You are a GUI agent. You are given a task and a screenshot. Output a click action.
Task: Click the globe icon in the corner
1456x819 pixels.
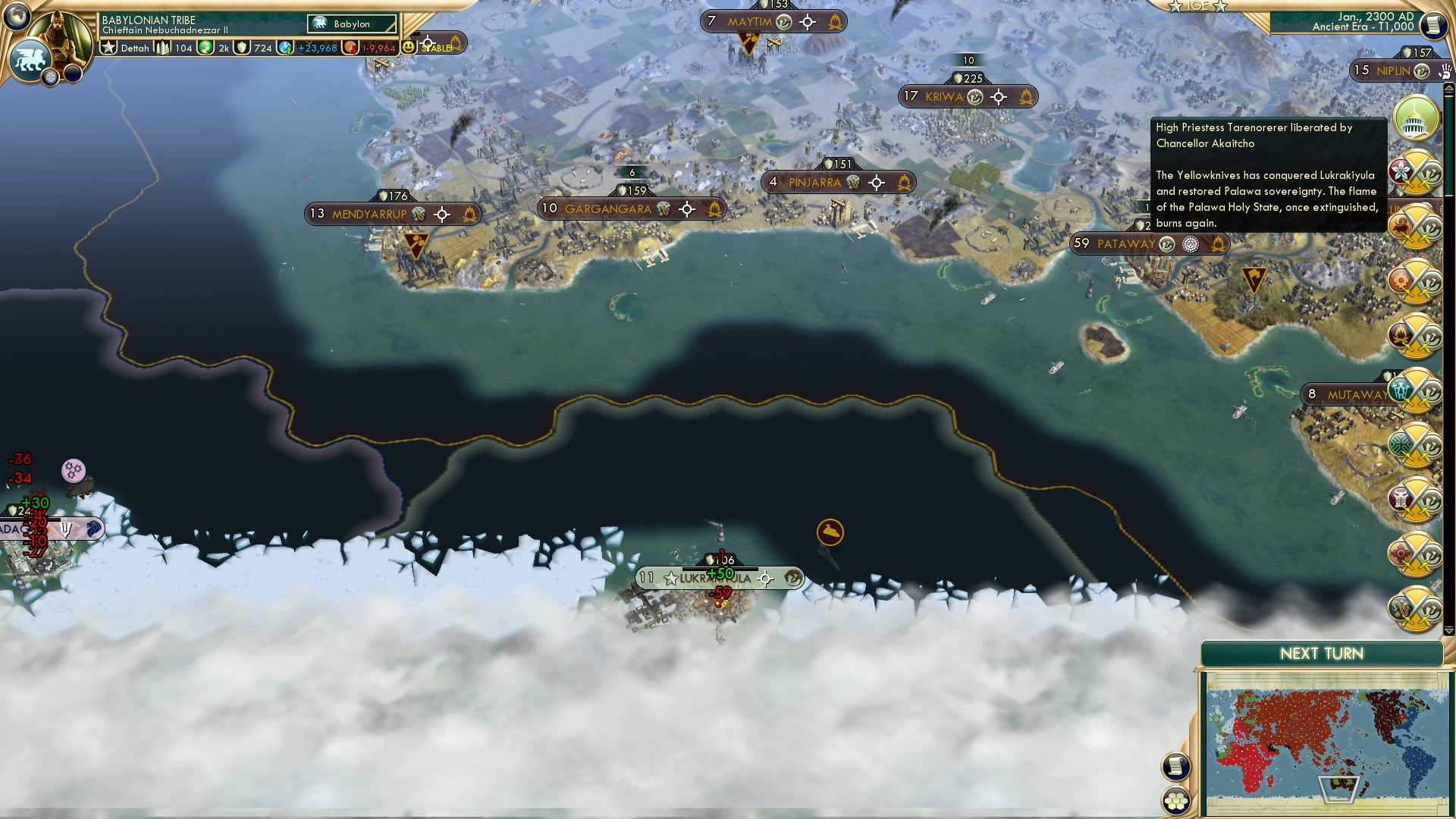(17, 15)
